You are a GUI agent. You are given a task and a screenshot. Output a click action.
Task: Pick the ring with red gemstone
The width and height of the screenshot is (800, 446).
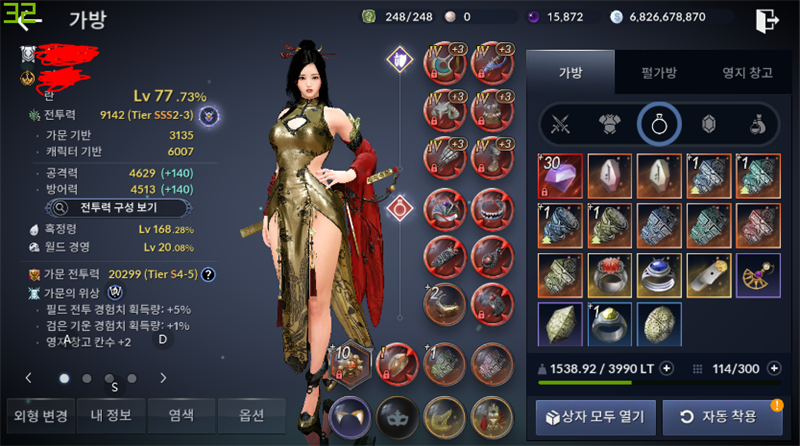610,275
